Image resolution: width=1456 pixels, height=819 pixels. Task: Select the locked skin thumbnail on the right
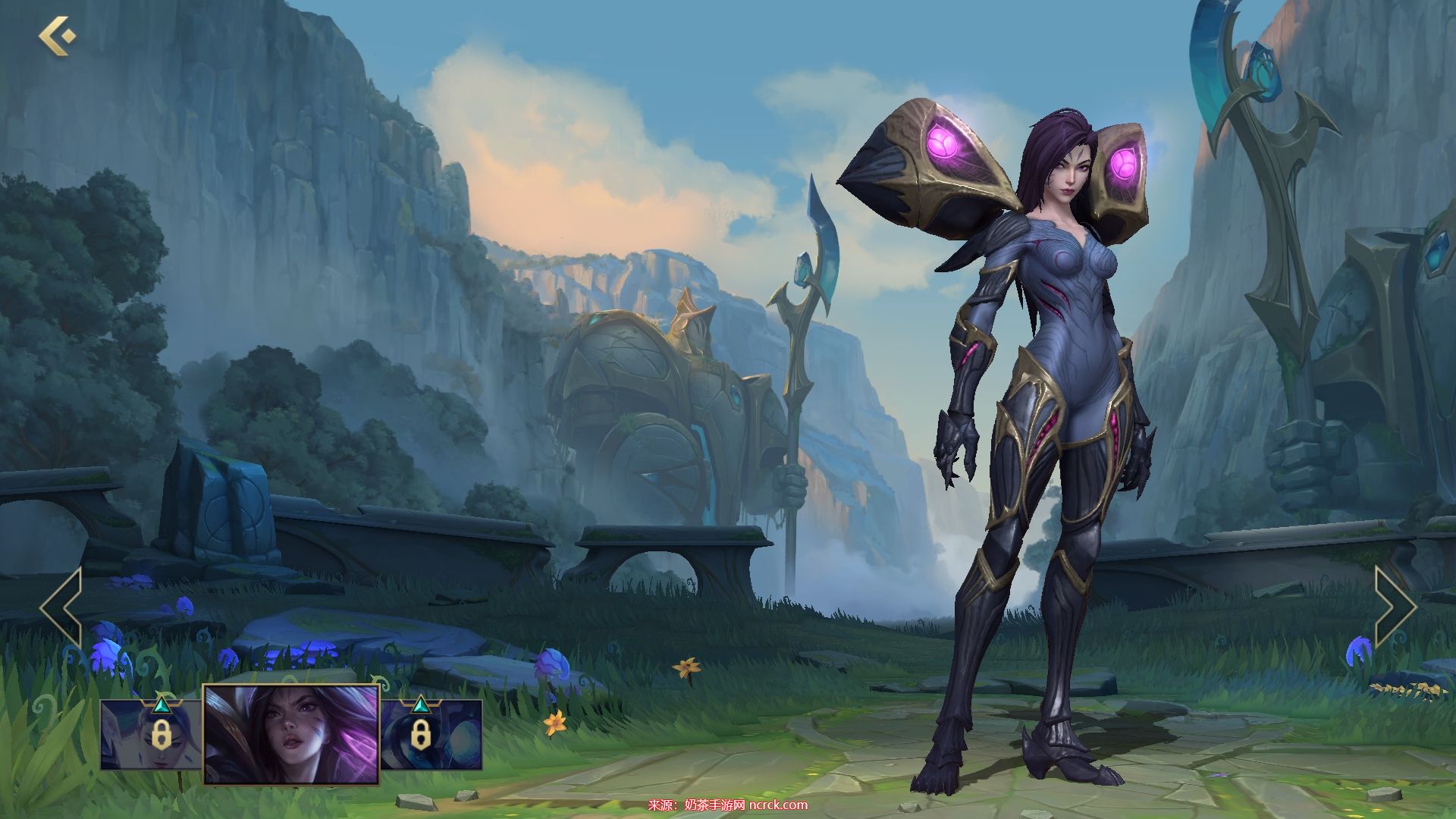coord(431,734)
